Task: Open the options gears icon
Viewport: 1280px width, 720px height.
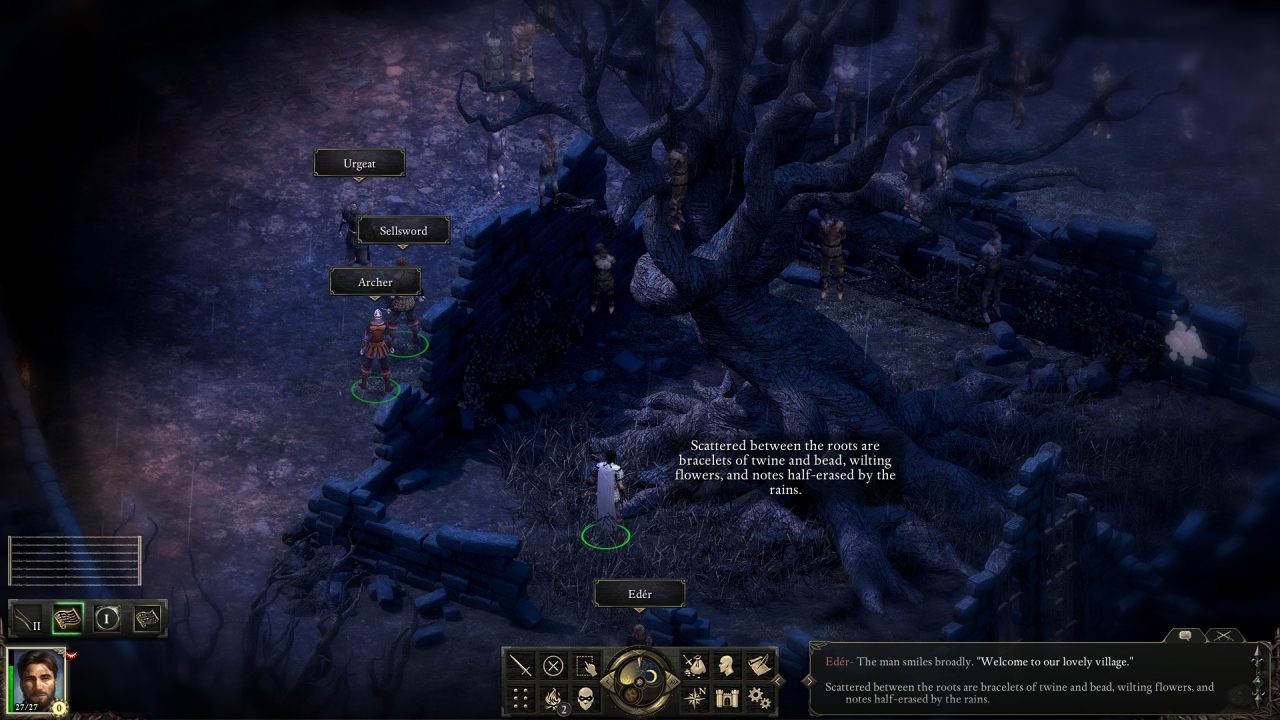Action: [x=759, y=696]
